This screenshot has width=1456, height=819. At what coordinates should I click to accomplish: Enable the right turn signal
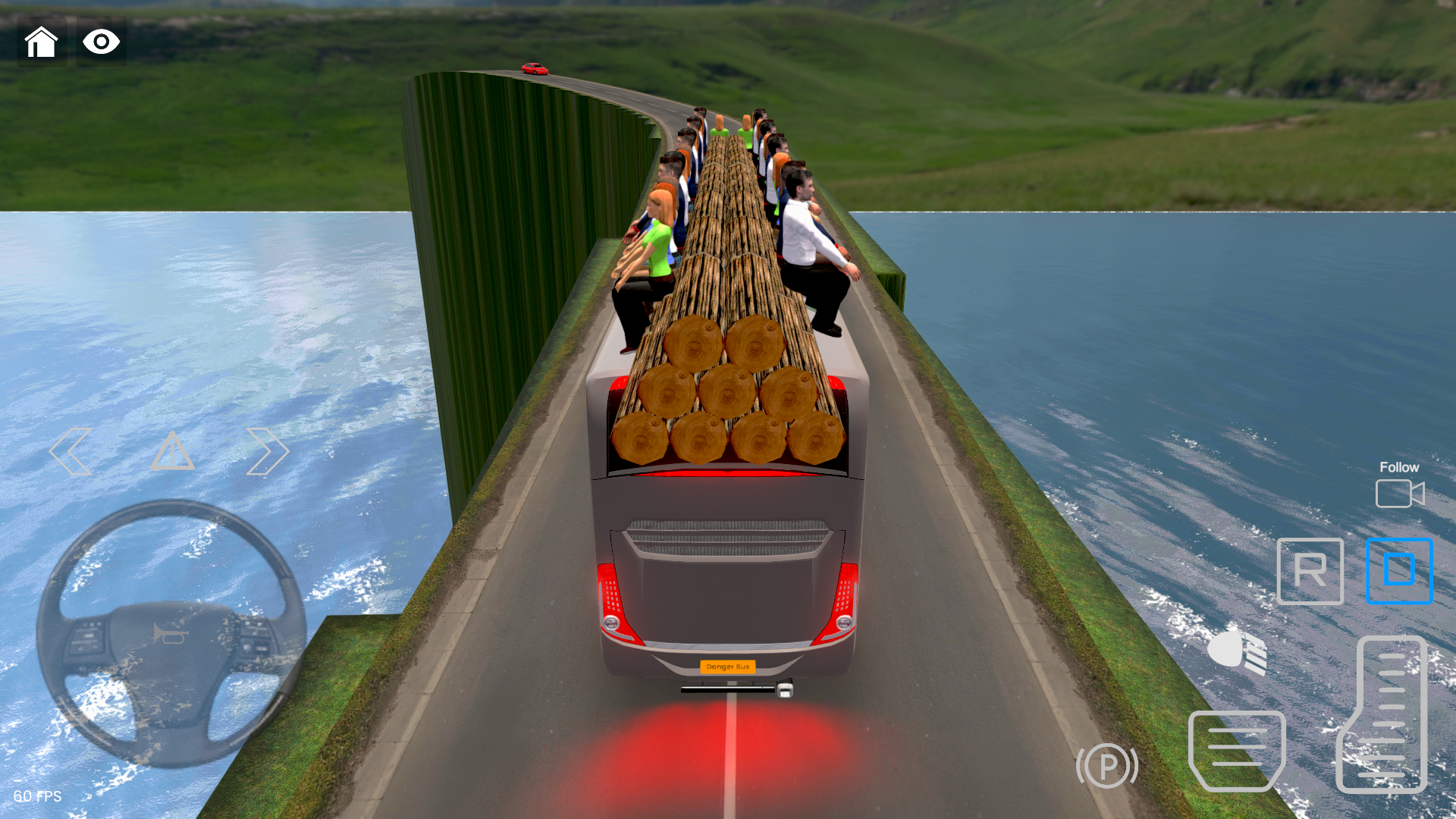267,451
